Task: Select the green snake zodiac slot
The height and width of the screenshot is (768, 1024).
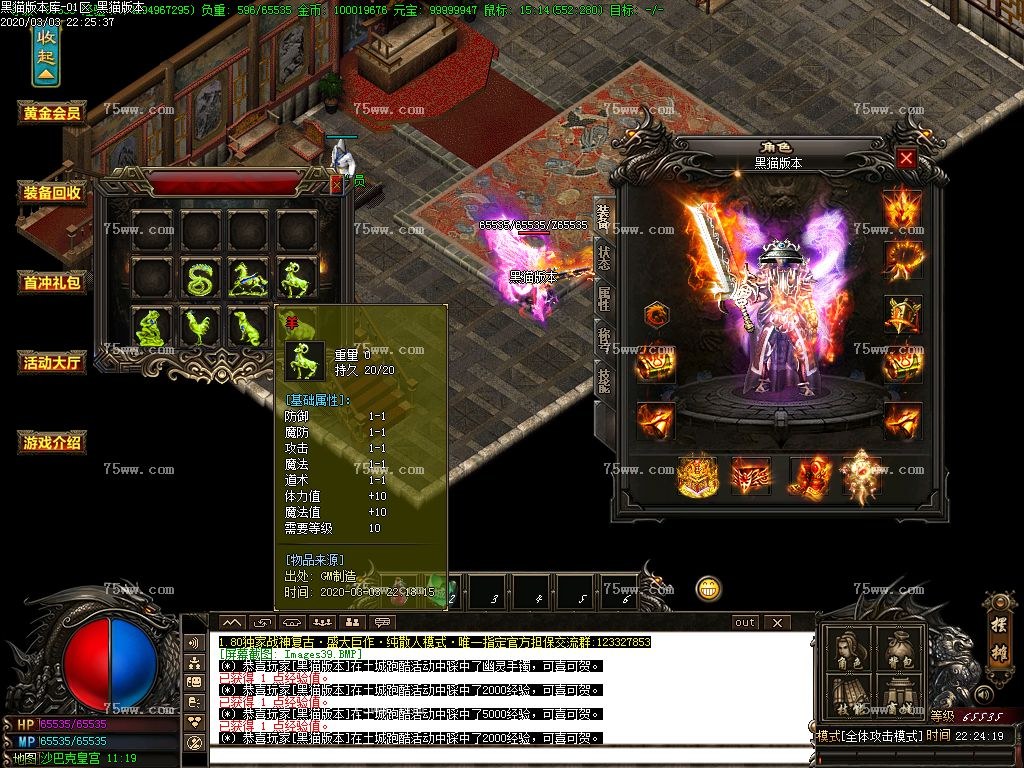Action: point(201,277)
